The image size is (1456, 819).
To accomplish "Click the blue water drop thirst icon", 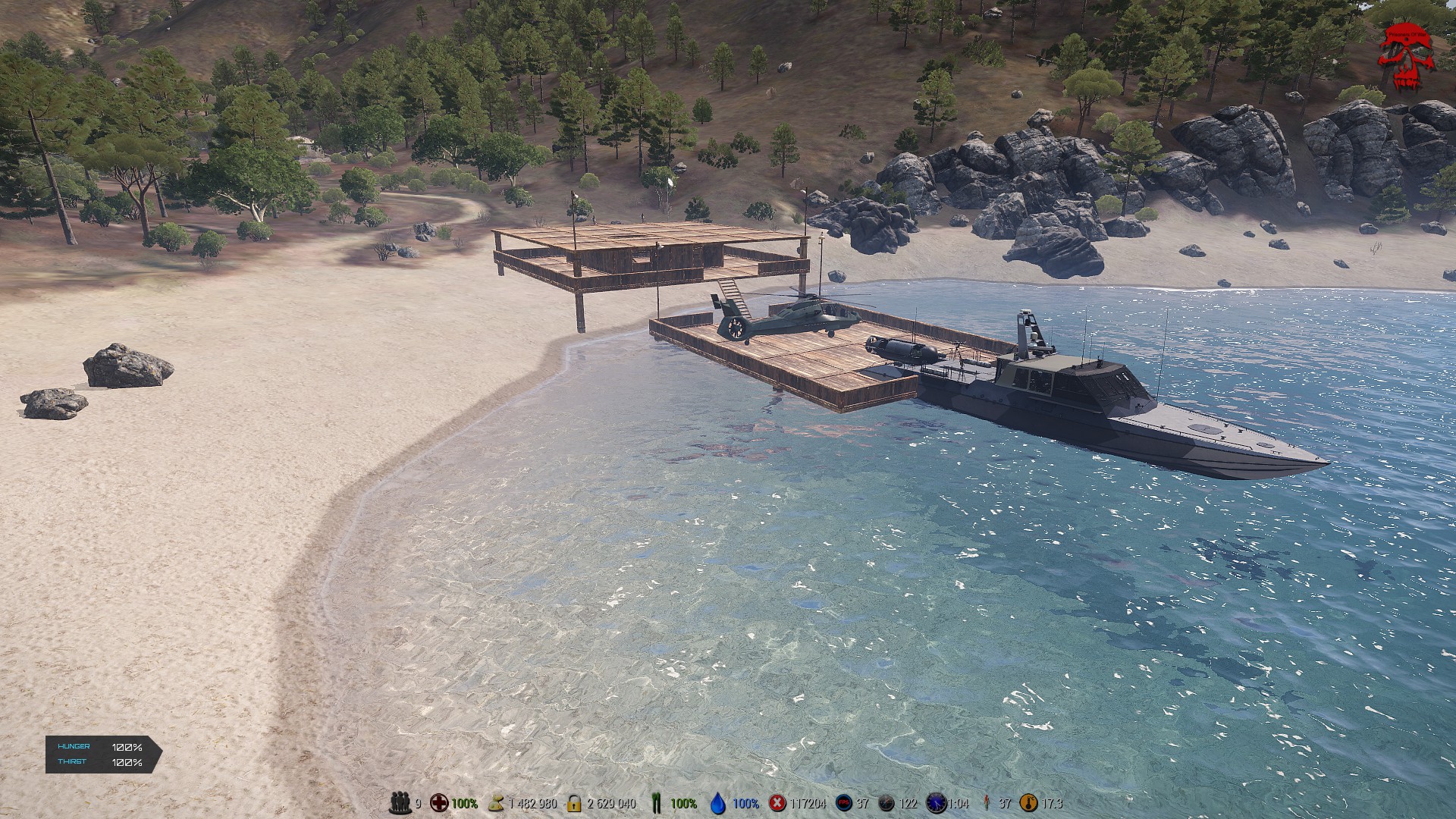I will coord(718,802).
